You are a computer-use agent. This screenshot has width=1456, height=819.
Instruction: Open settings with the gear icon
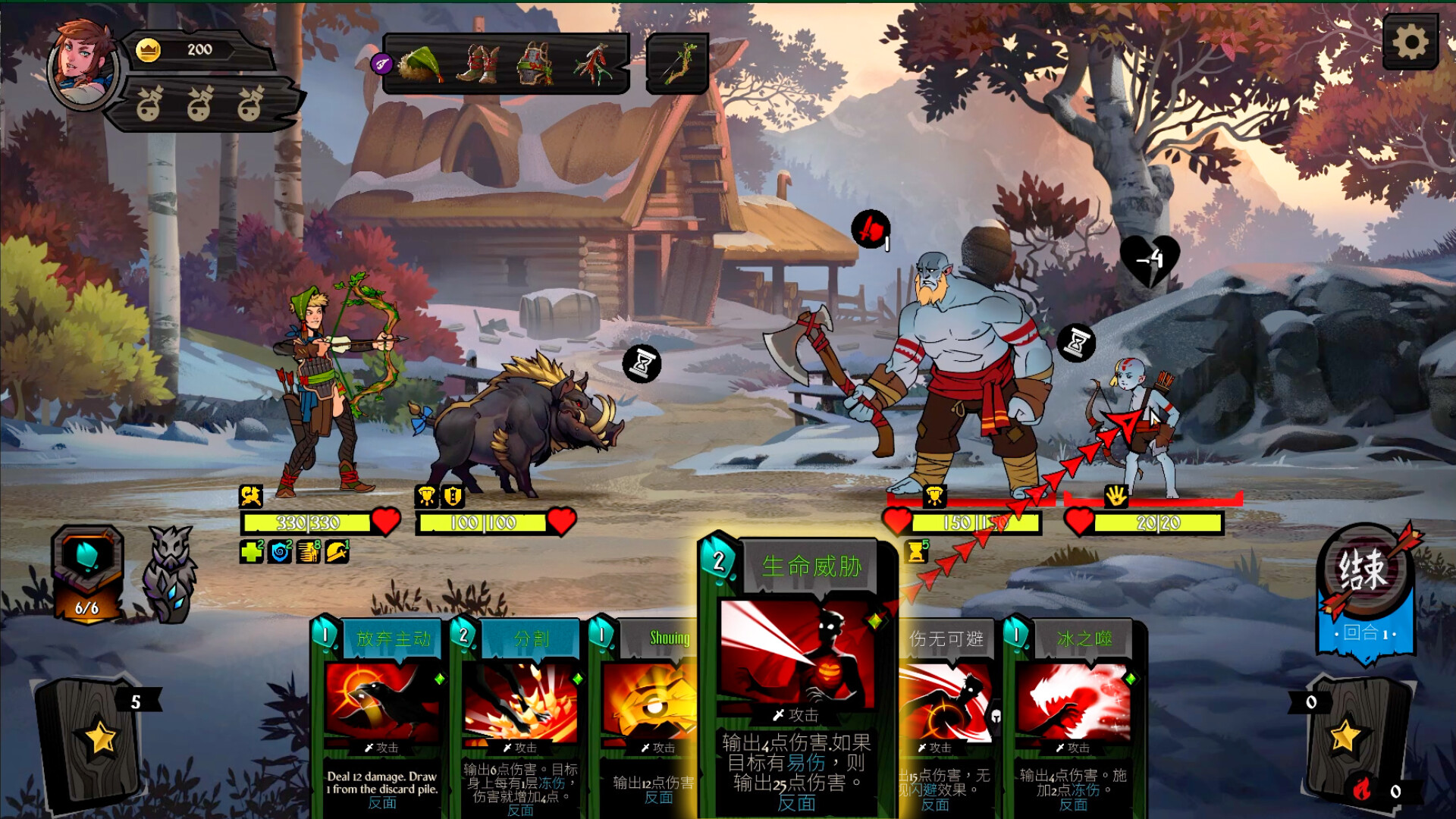pos(1410,42)
